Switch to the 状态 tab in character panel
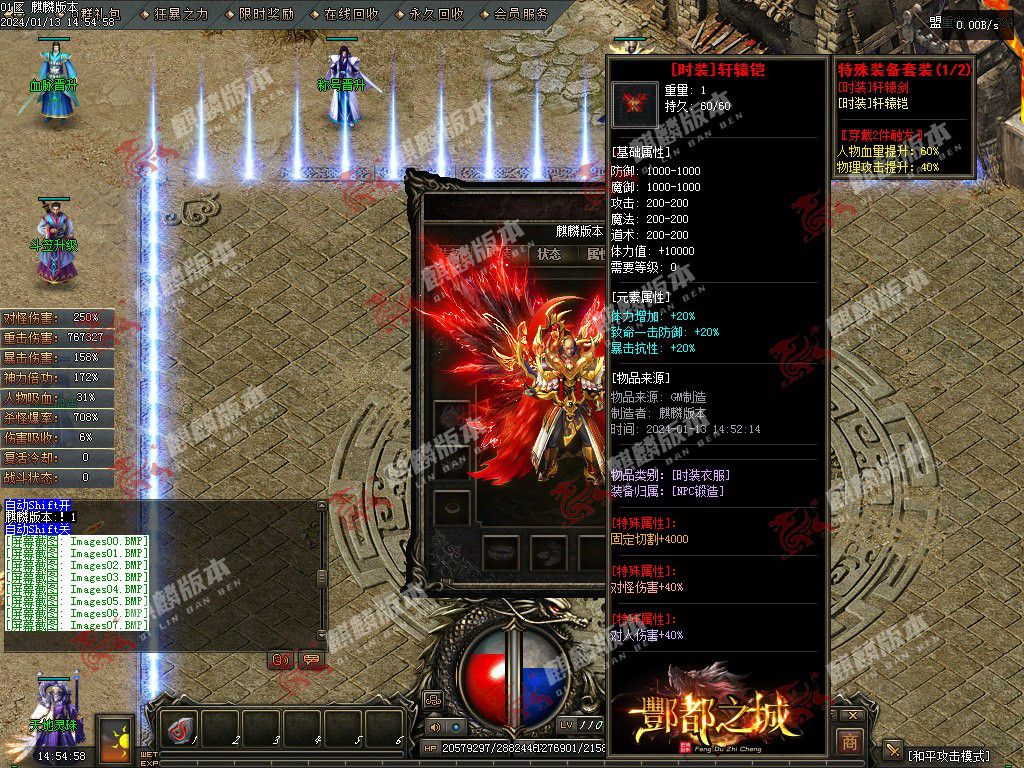This screenshot has height=768, width=1024. (549, 254)
